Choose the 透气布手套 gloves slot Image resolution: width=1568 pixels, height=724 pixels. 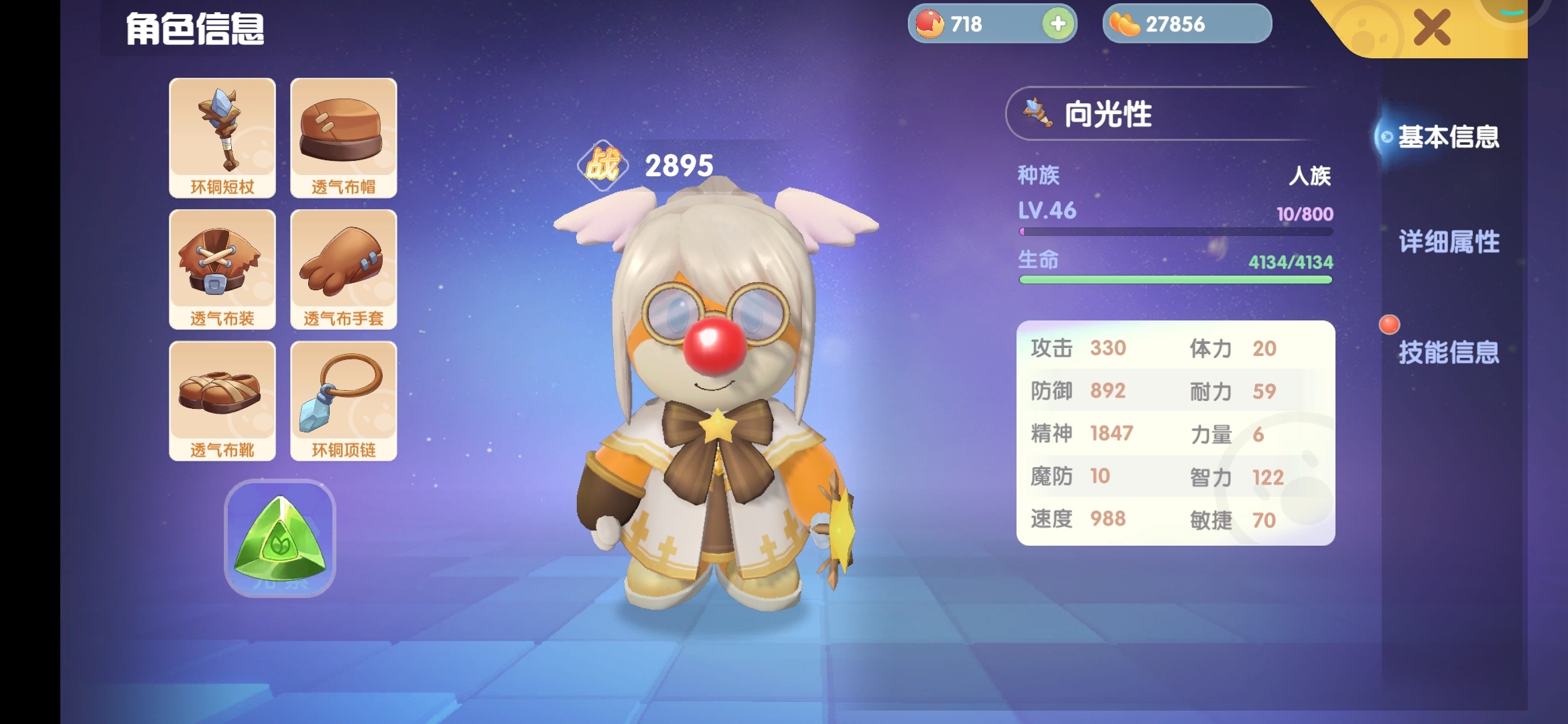pos(343,269)
